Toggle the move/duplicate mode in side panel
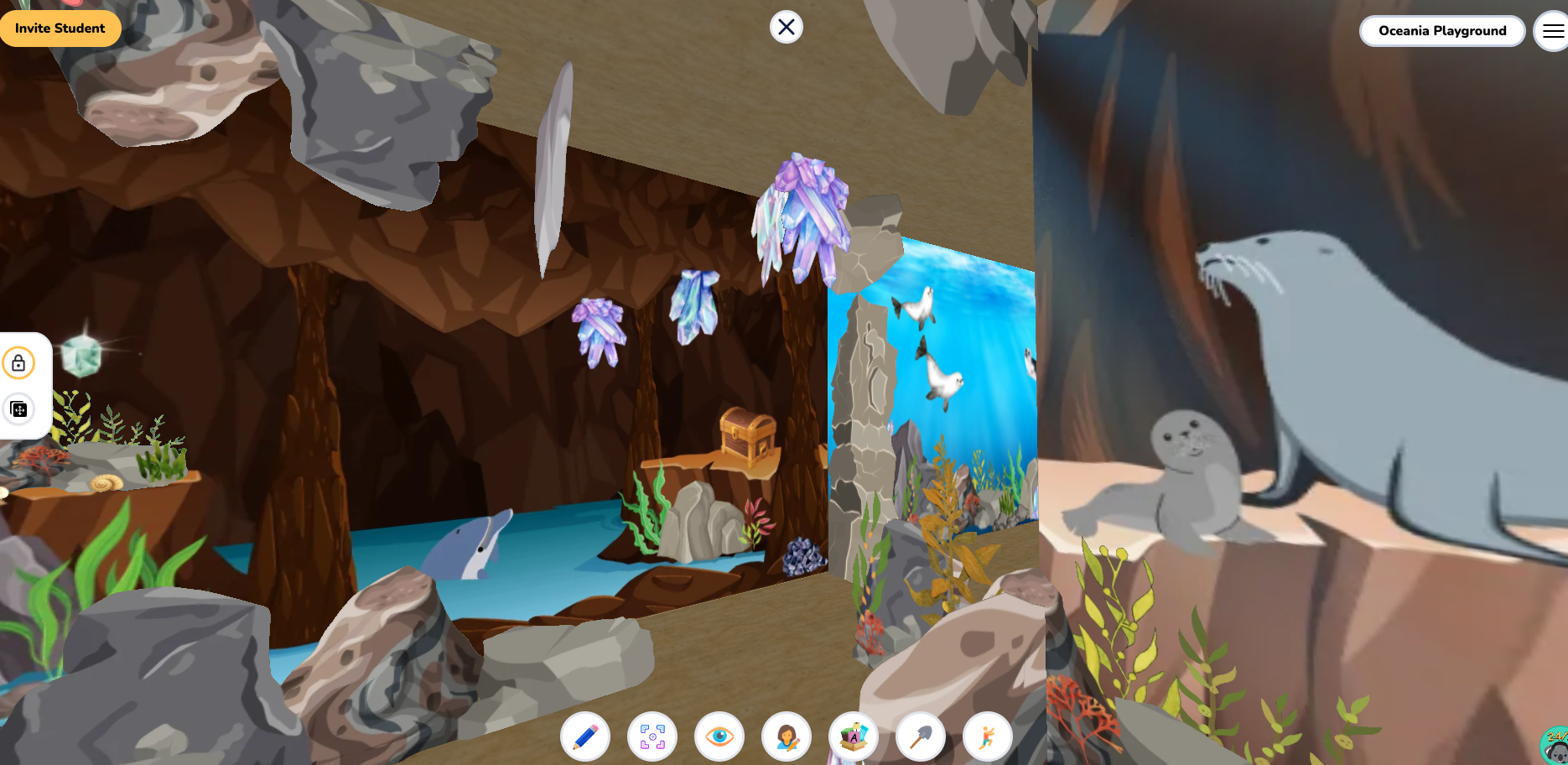1568x765 pixels. click(x=19, y=409)
